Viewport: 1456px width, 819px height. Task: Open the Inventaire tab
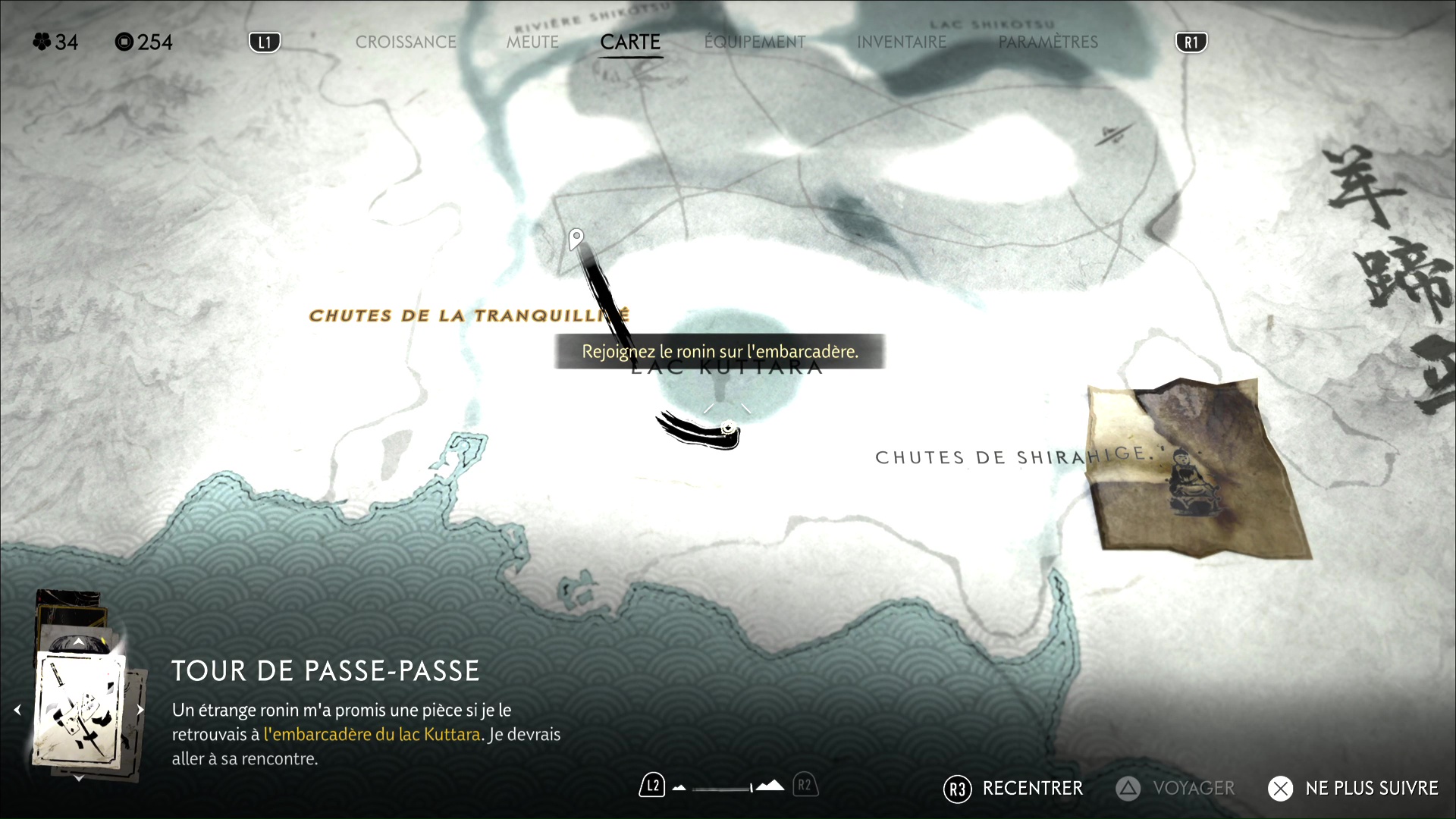pyautogui.click(x=902, y=42)
